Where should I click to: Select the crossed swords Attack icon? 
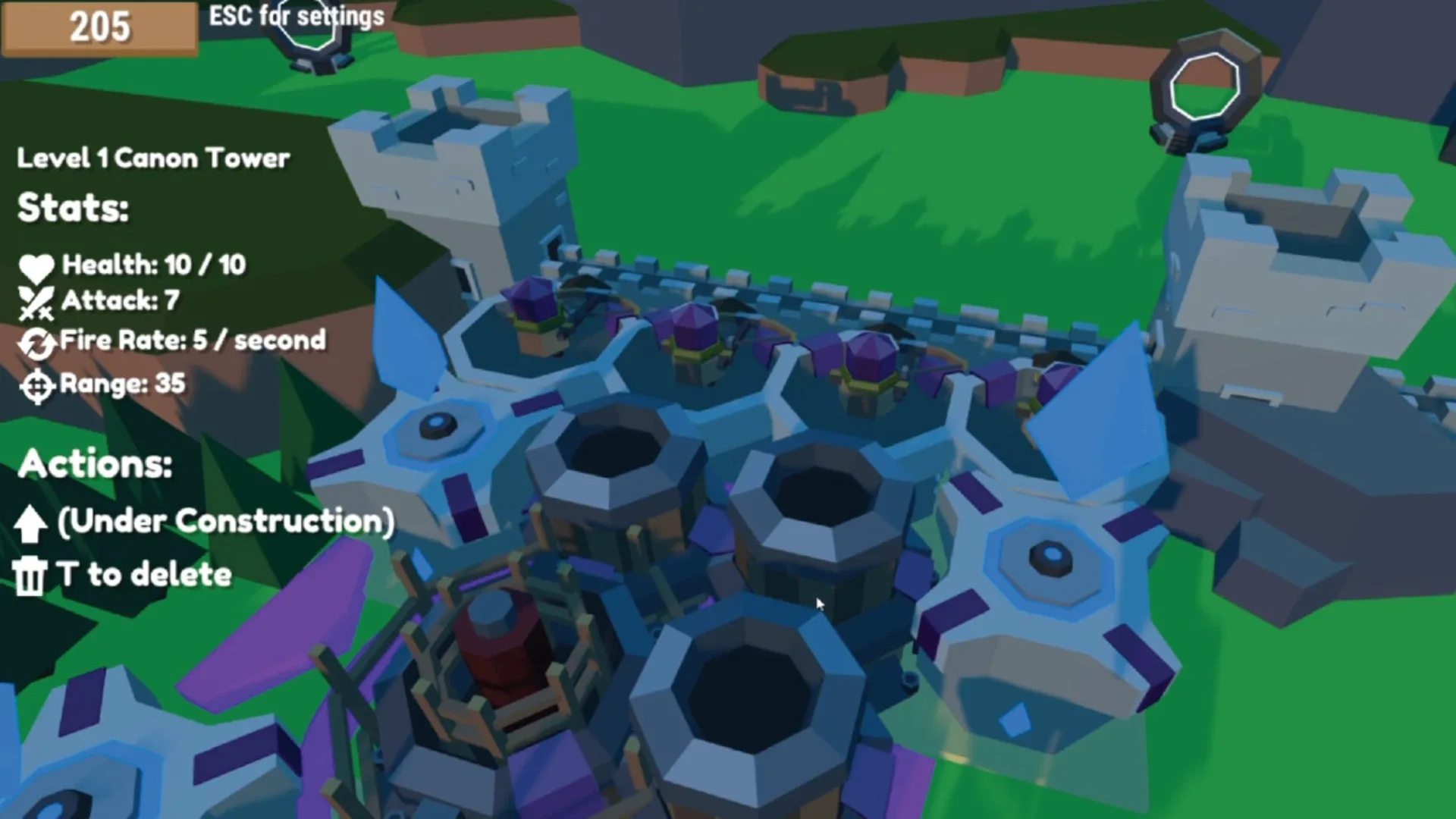pyautogui.click(x=36, y=300)
